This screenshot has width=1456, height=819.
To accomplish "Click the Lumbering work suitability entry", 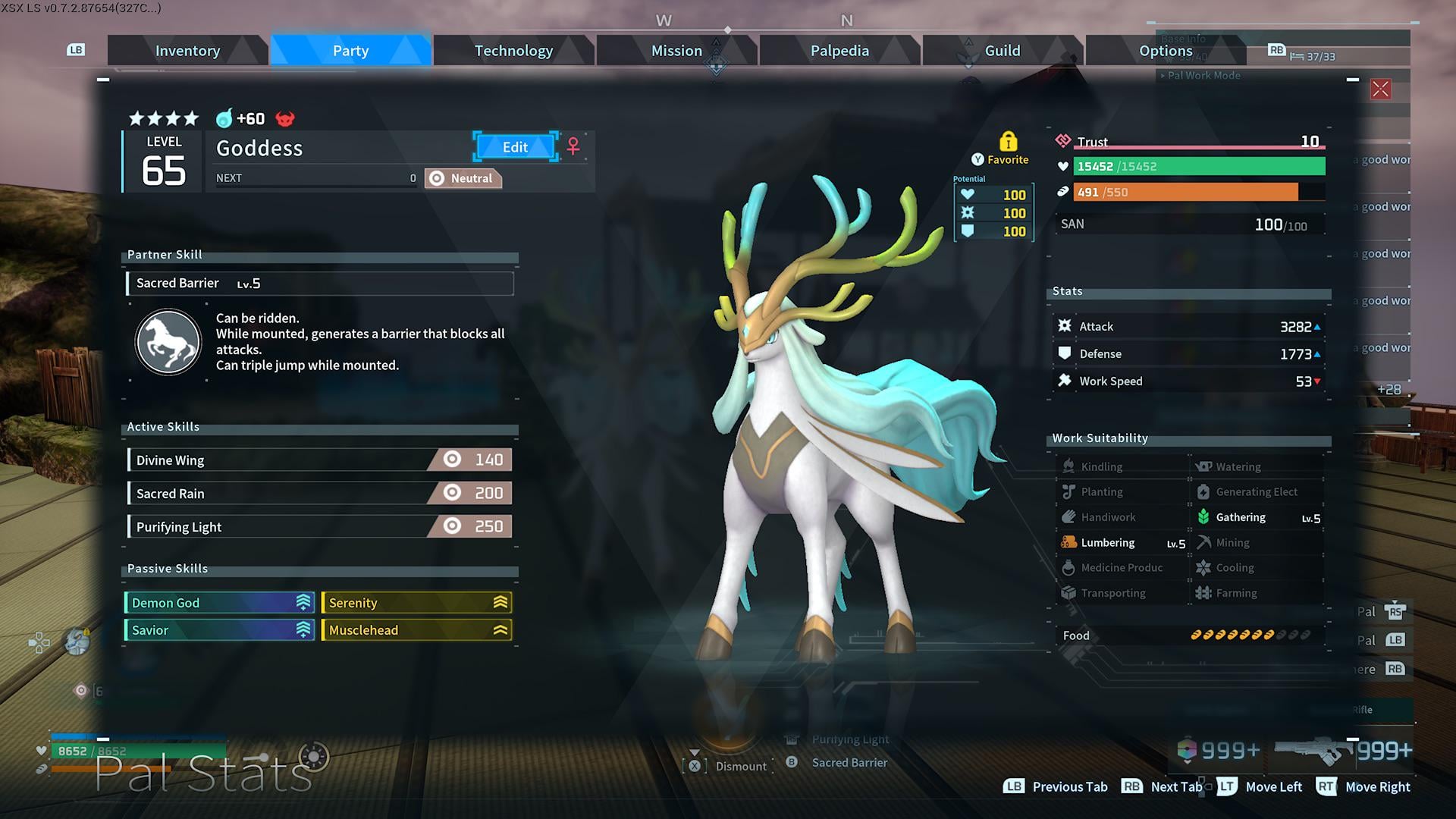I will (x=1122, y=543).
